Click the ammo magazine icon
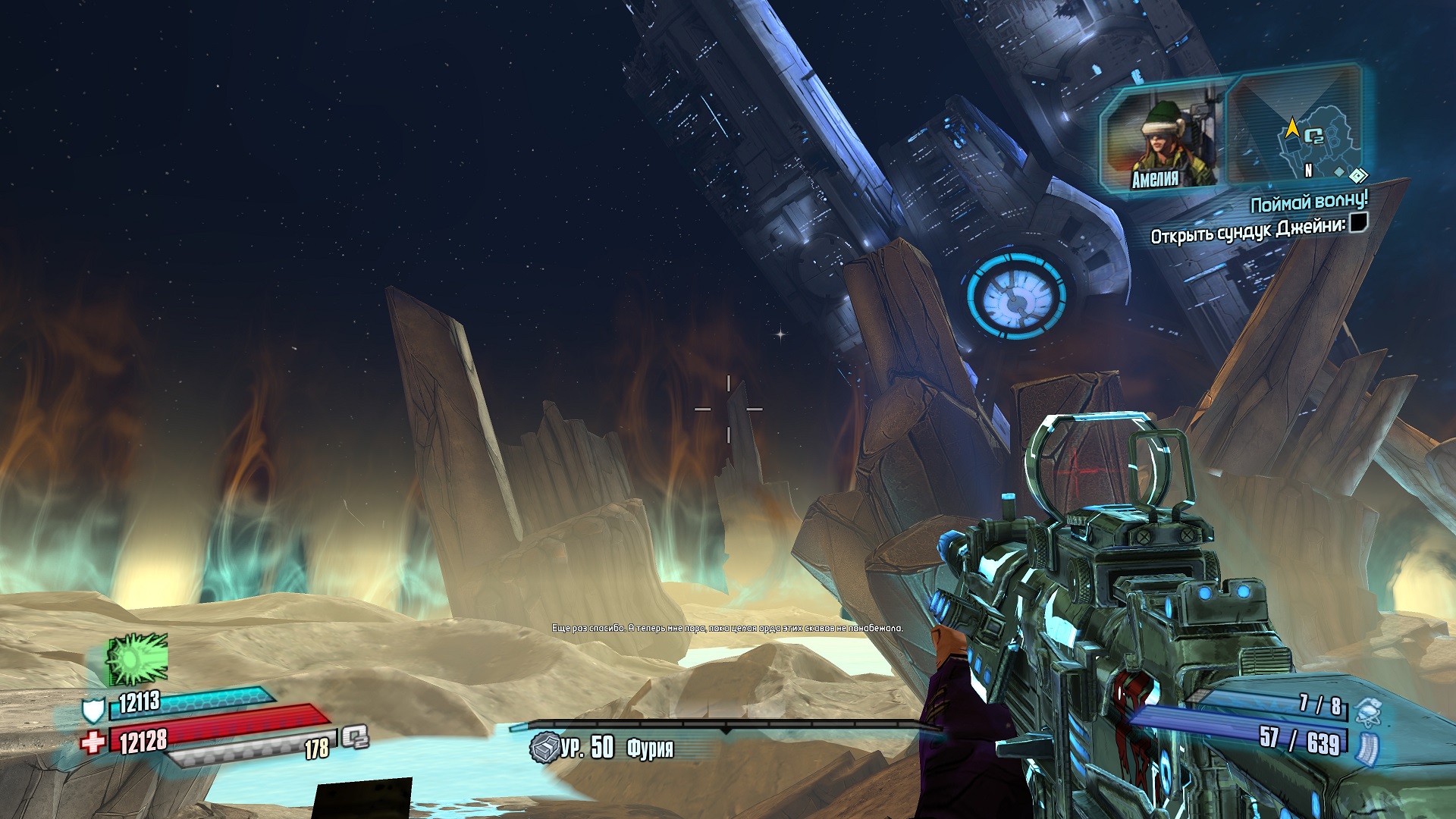The width and height of the screenshot is (1456, 819). (x=1367, y=746)
